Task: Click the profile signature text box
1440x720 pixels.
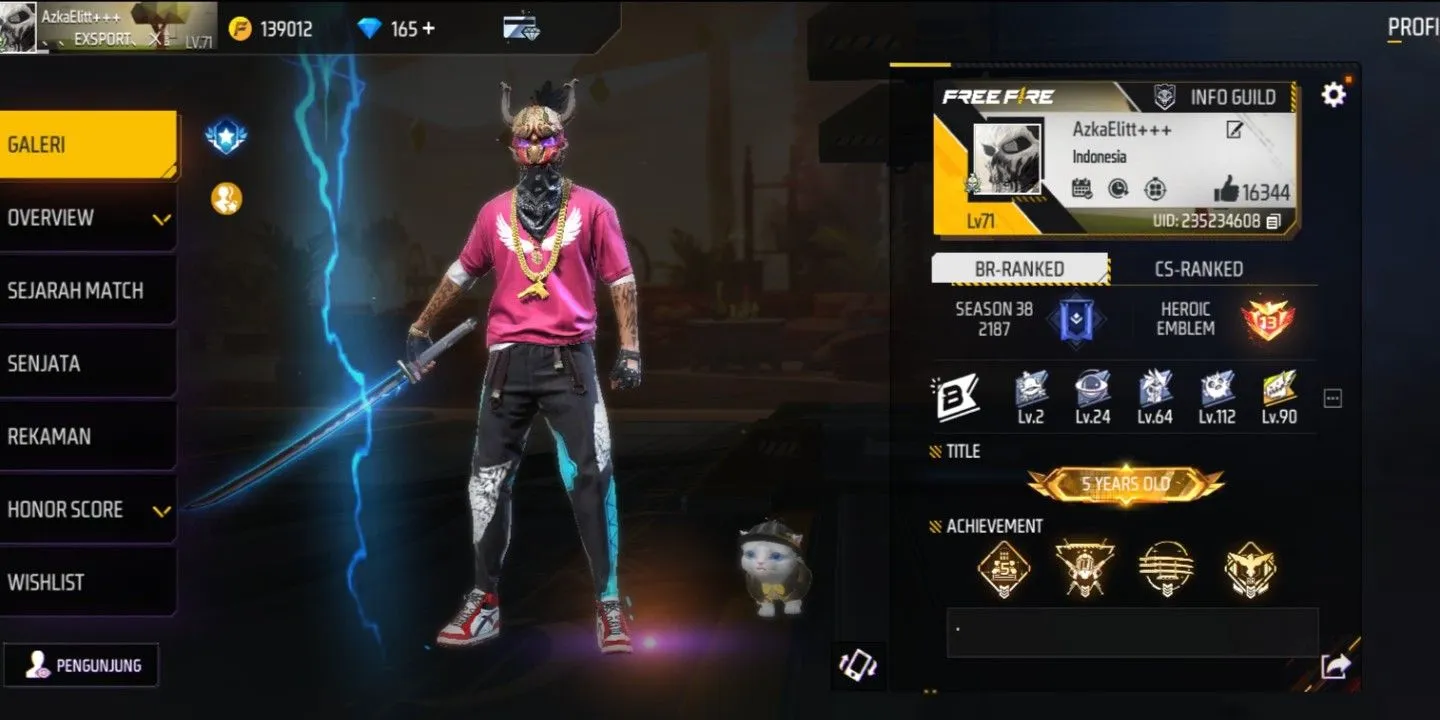Action: (x=1131, y=633)
